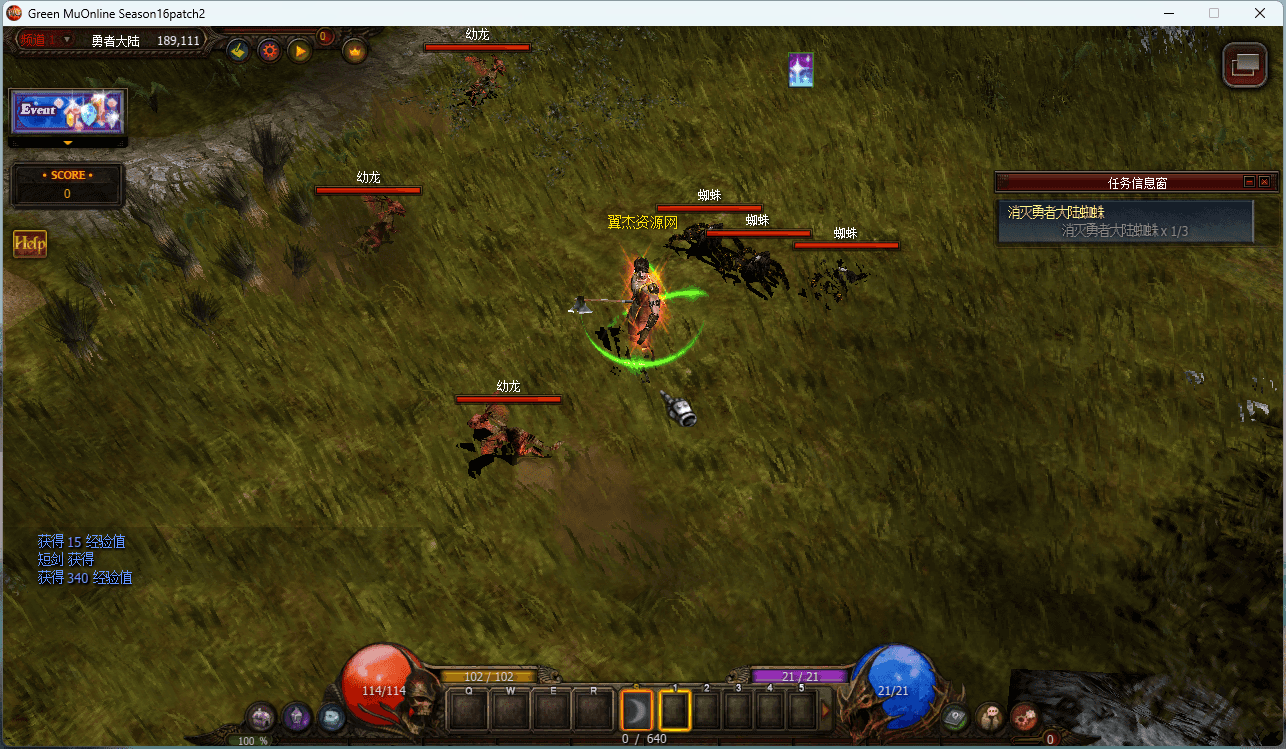Open the gold crown icon menu

tap(354, 50)
